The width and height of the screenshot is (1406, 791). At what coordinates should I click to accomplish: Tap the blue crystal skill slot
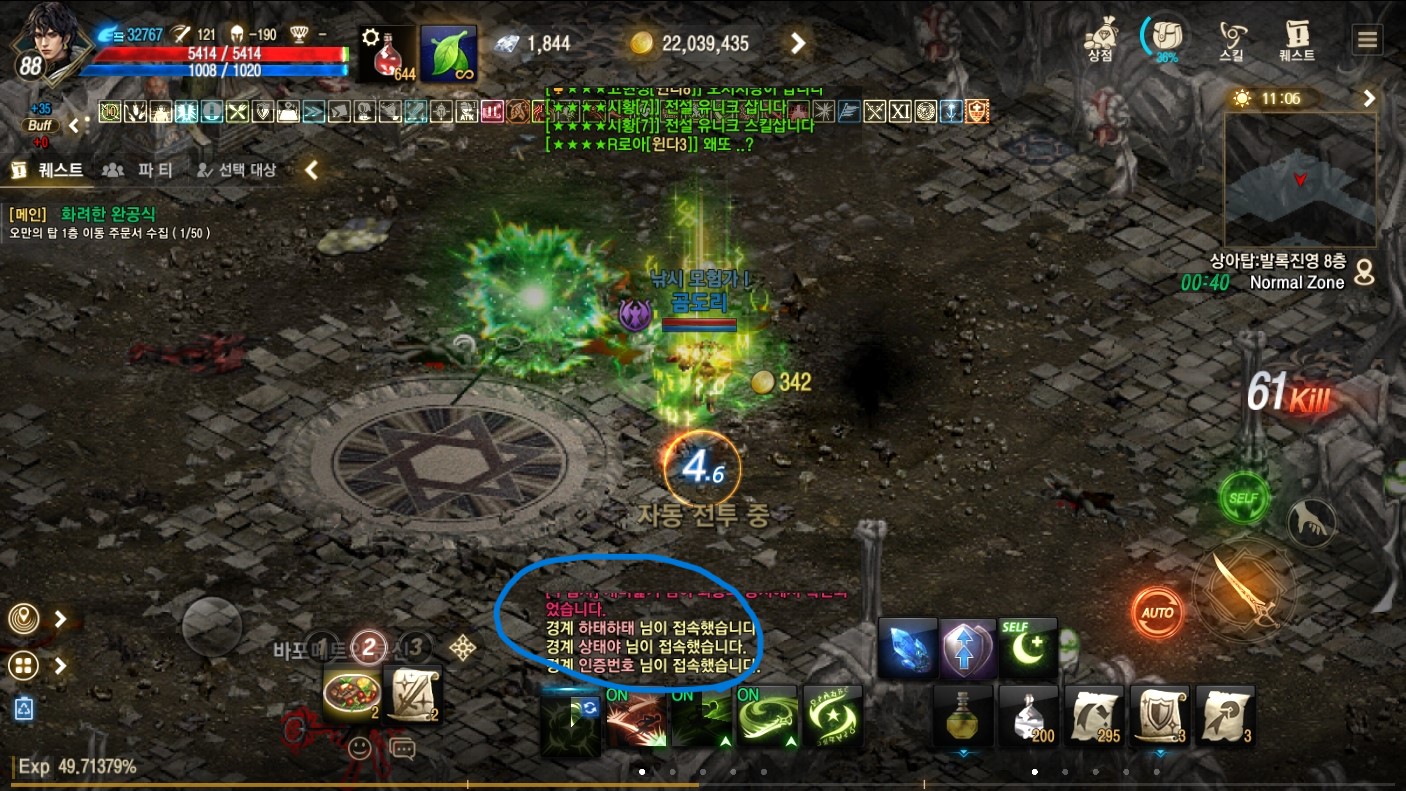[907, 648]
